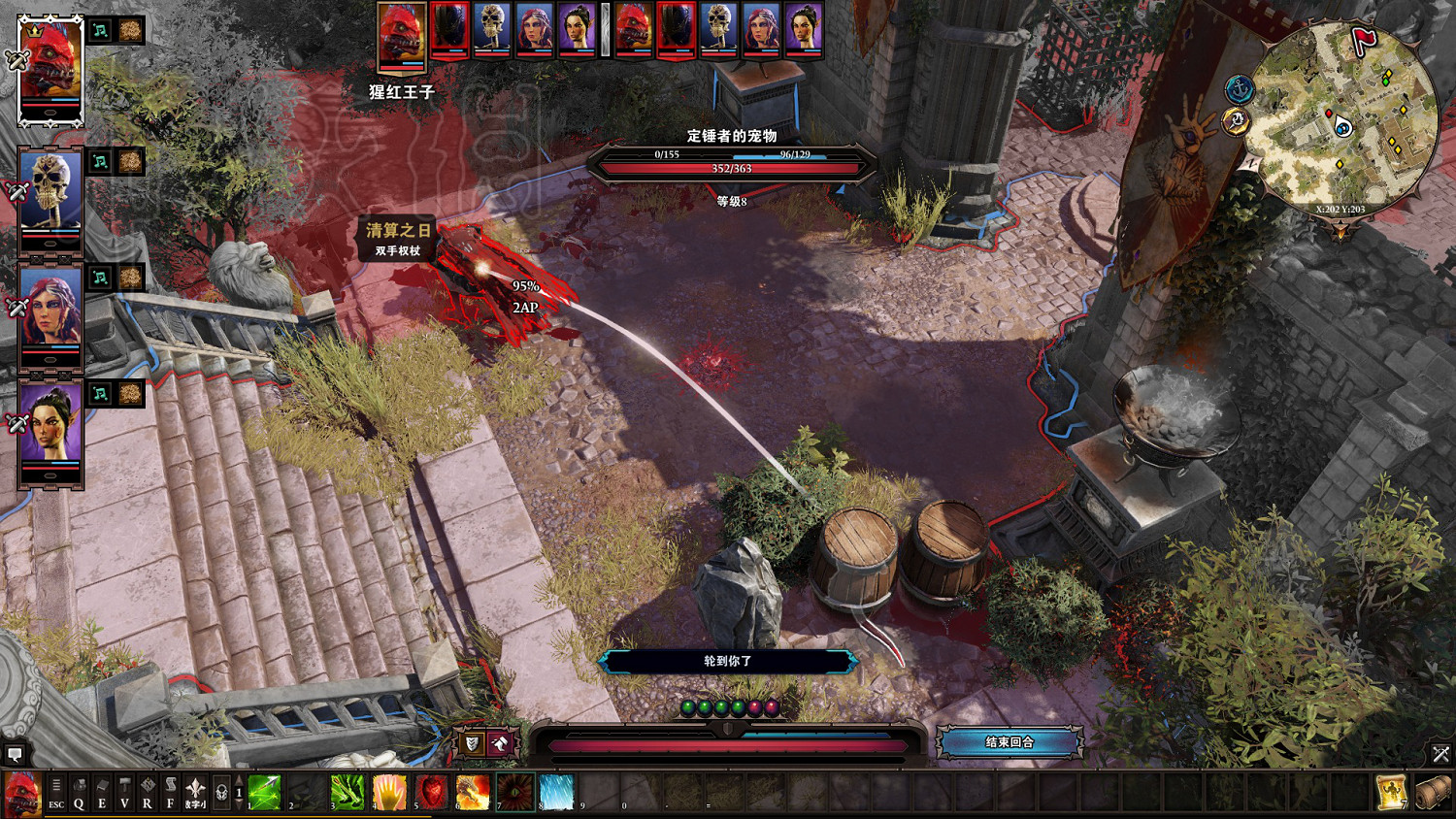1456x819 pixels.
Task: Open the ESC game menu button
Action: 56,793
